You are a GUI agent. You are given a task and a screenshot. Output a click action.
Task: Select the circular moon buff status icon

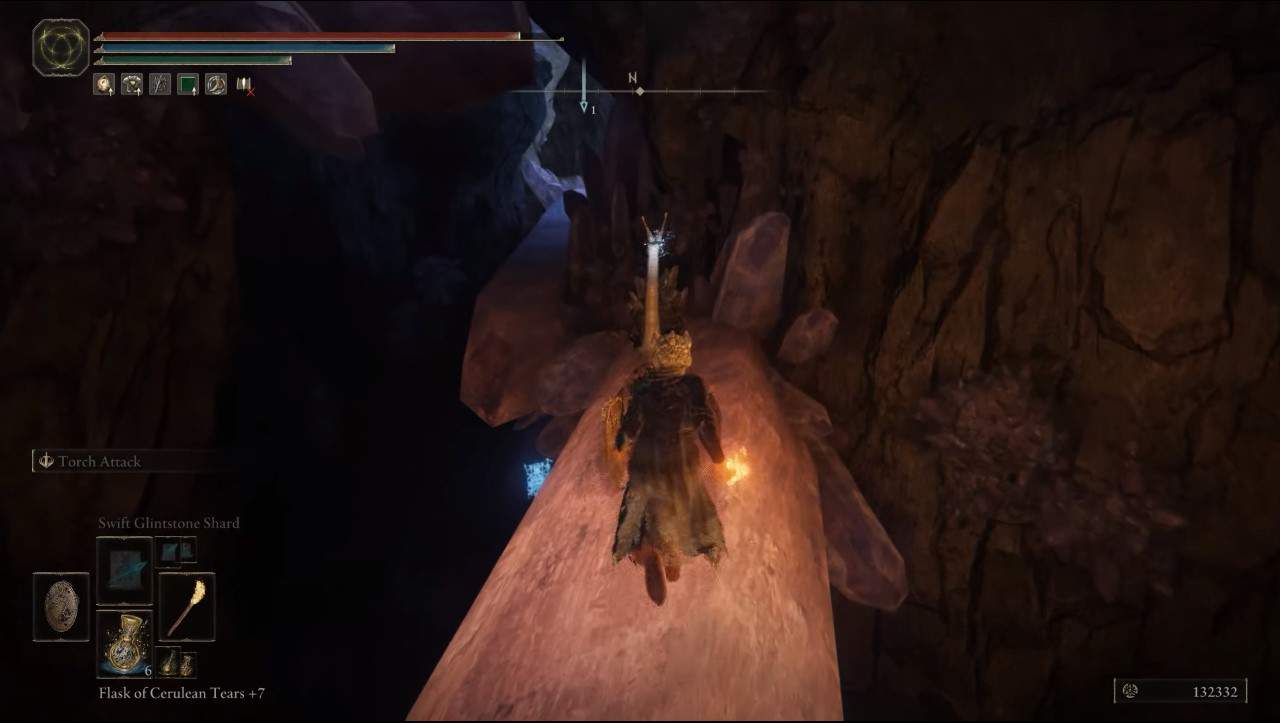[216, 84]
